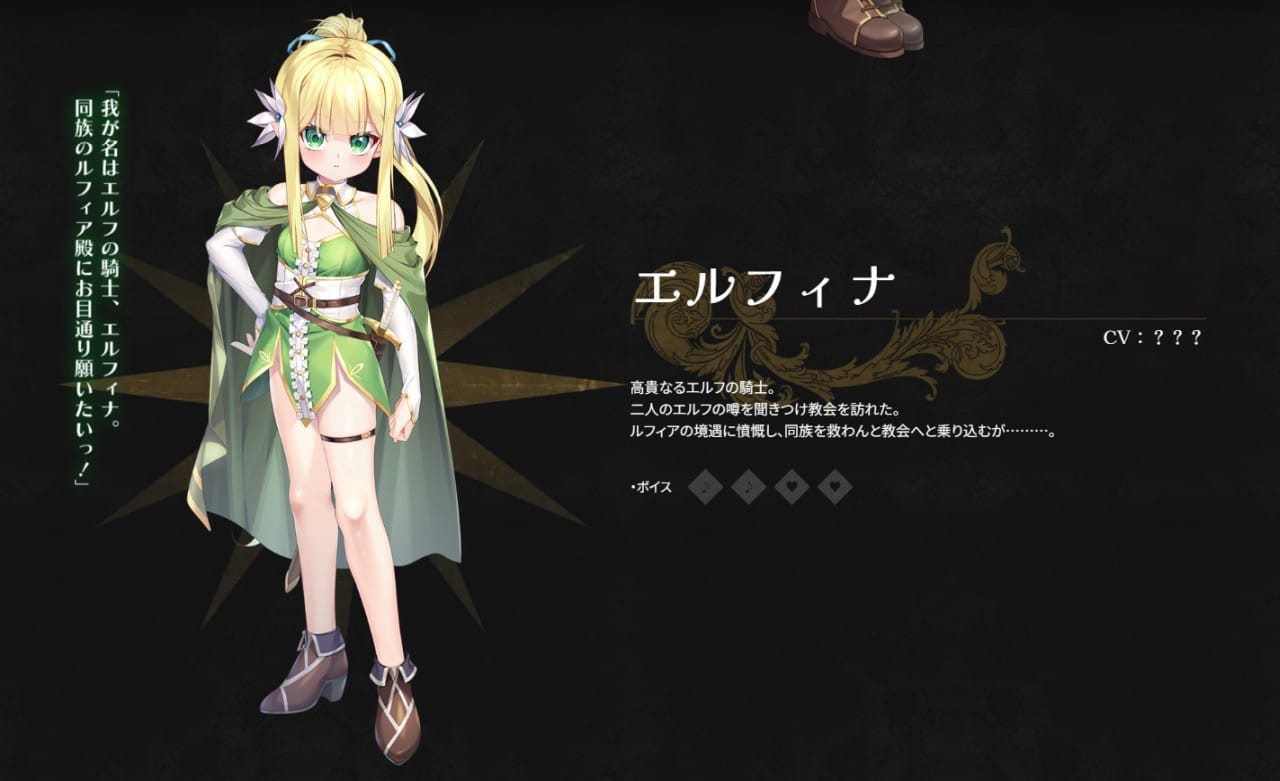Toggle the third diamond with heart symbol
The height and width of the screenshot is (781, 1280).
pyautogui.click(x=790, y=487)
